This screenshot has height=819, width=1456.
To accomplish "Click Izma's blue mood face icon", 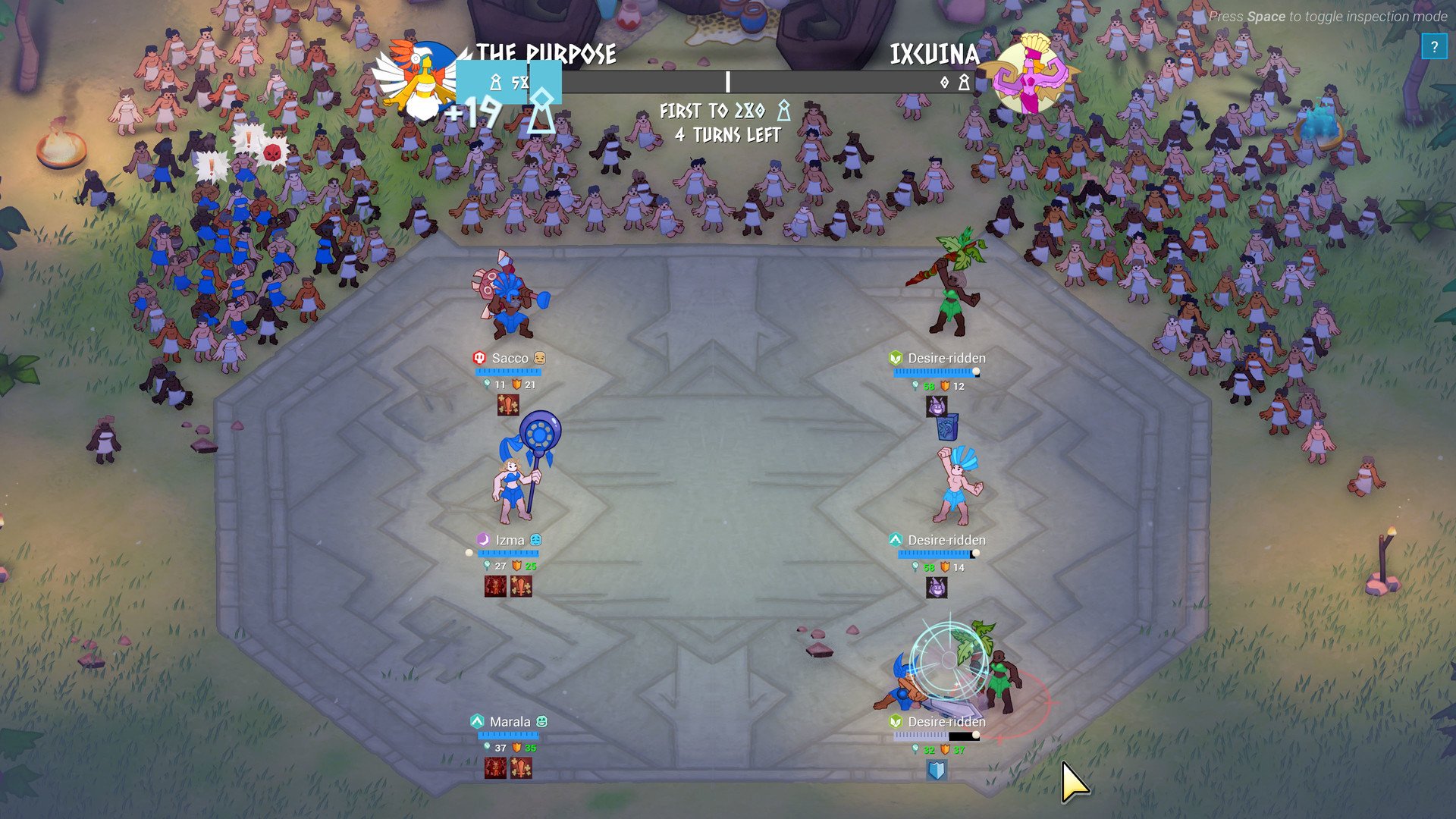I will (x=536, y=539).
